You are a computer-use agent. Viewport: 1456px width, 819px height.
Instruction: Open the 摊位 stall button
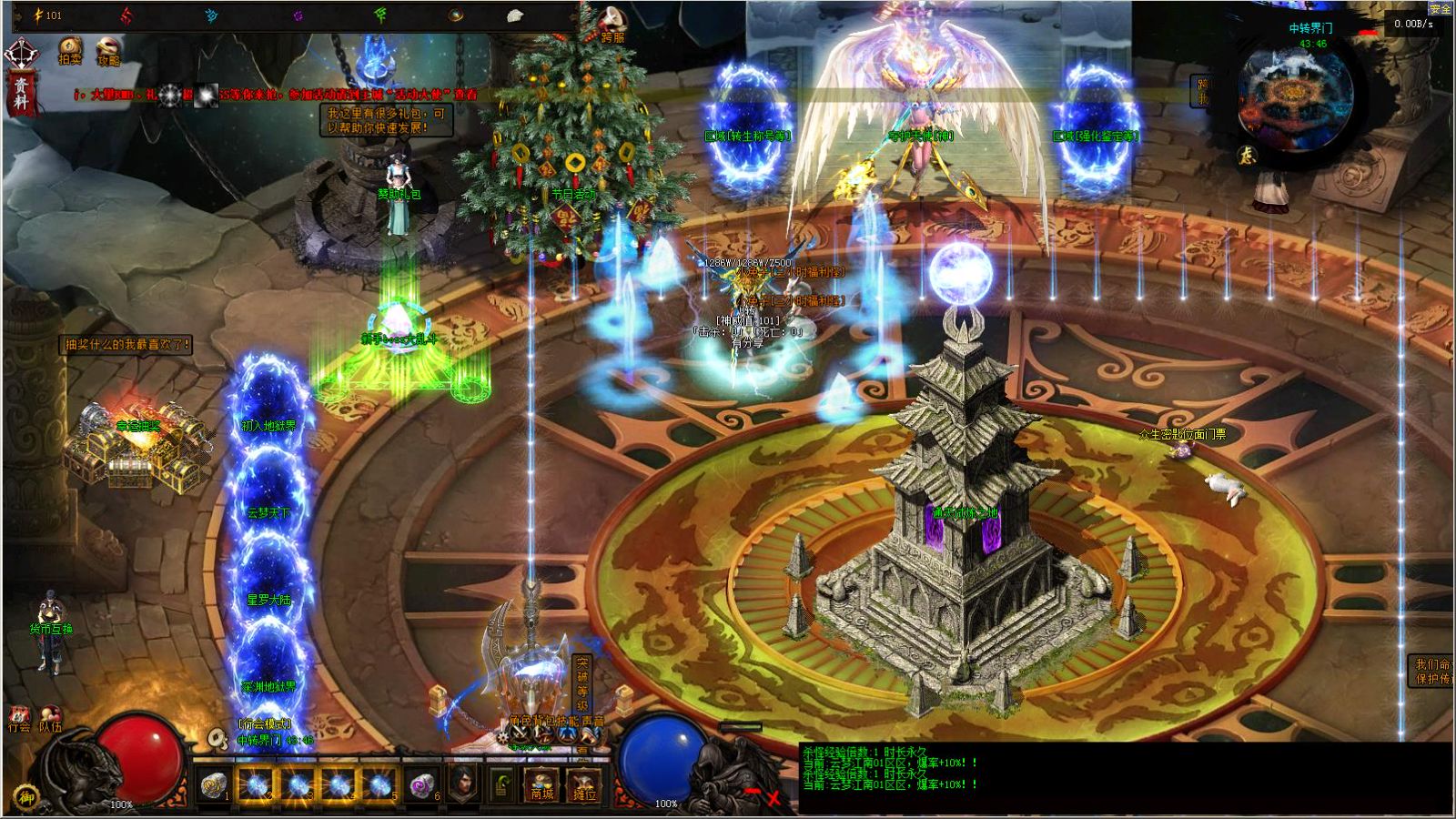coord(583,785)
